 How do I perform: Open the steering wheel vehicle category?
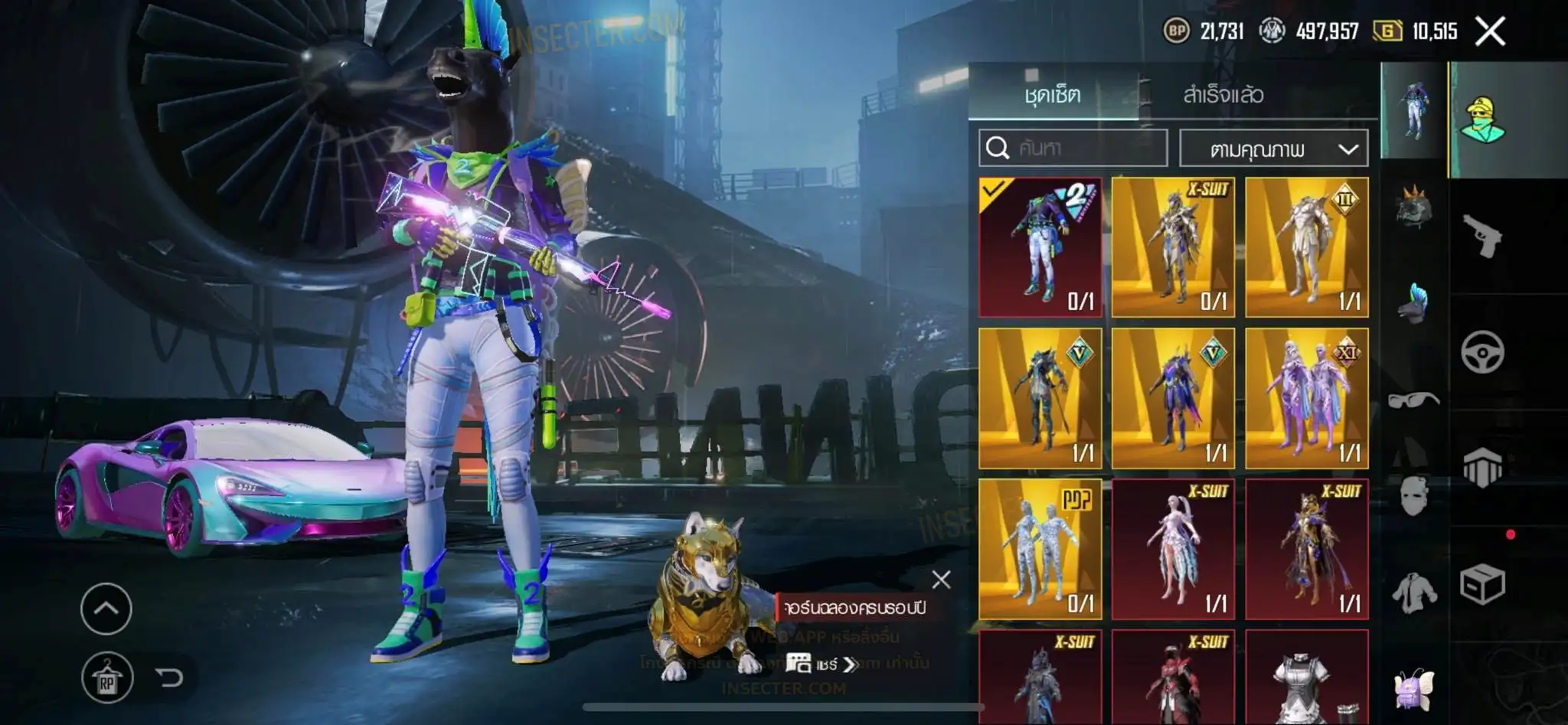click(x=1482, y=352)
